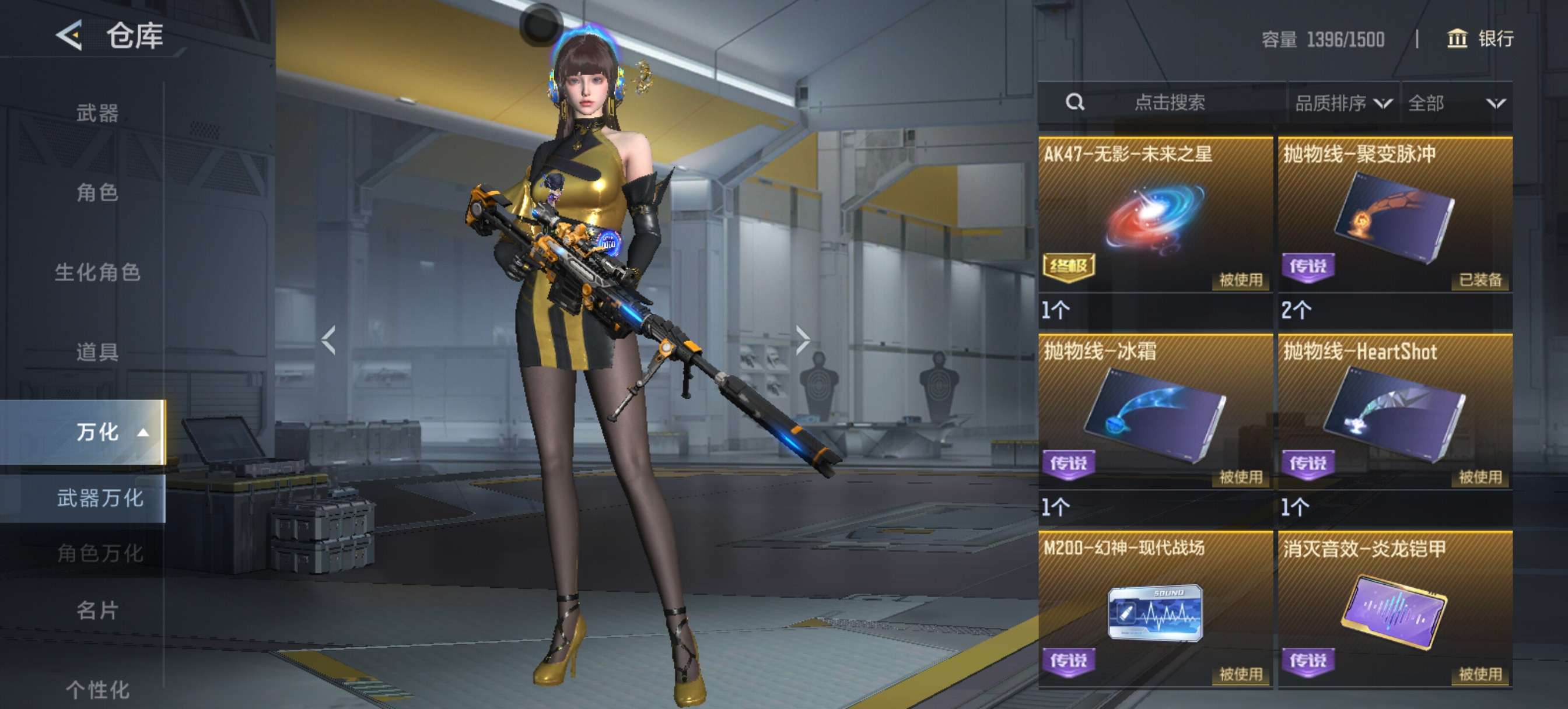Viewport: 1568px width, 709px height.
Task: Show the 道具 category
Action: [x=97, y=352]
